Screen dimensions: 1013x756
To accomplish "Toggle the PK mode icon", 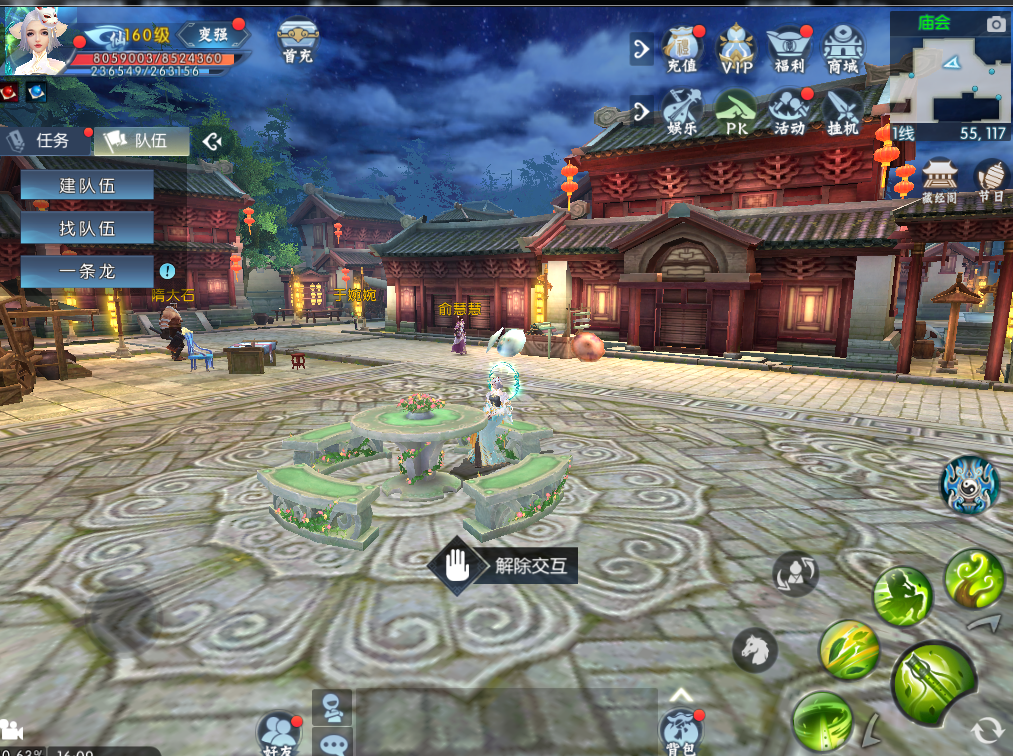I will pos(736,112).
